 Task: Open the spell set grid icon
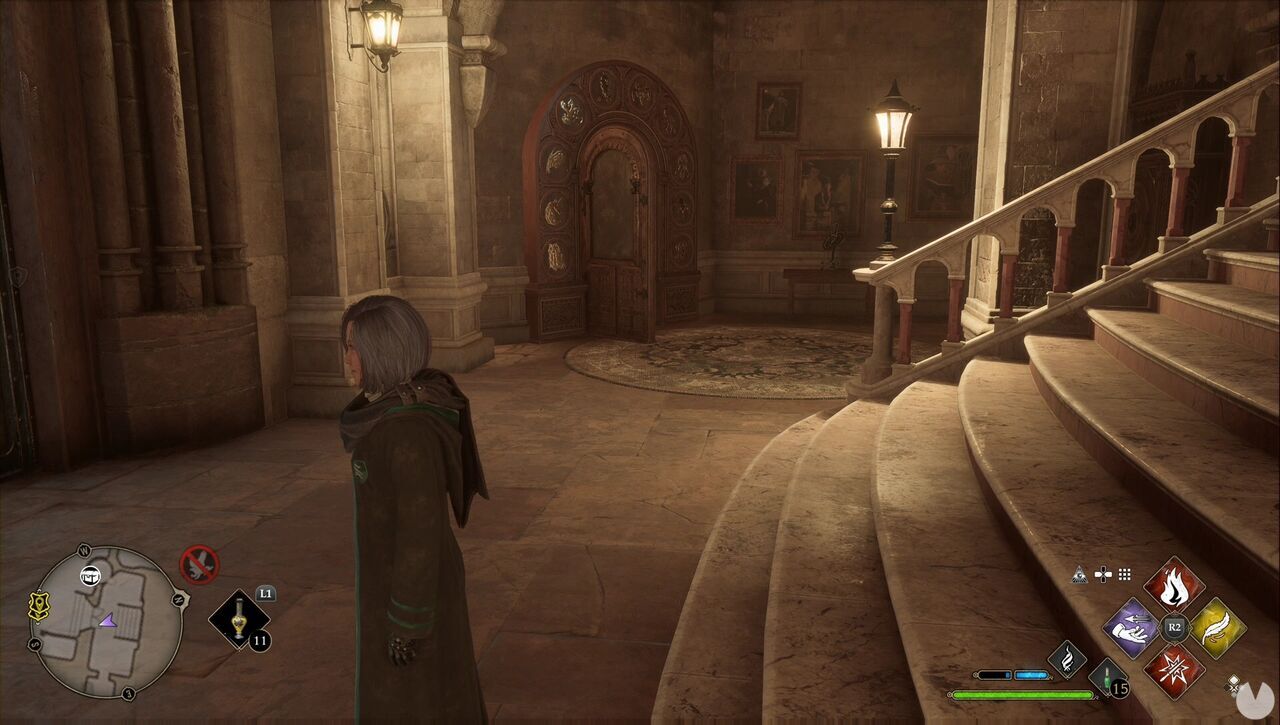coord(1125,573)
